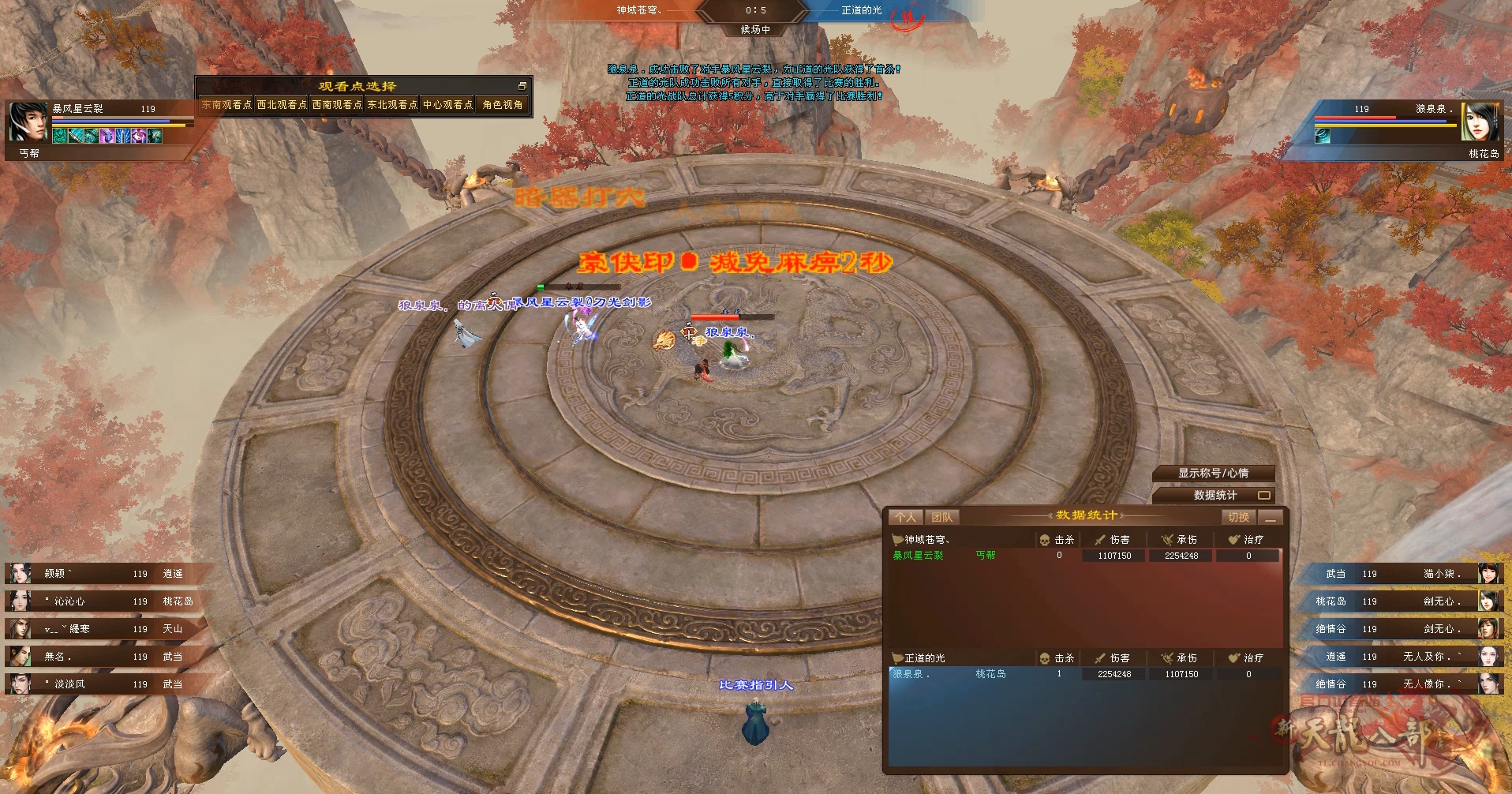
Task: Minimize the 数据统计 statistics window
Action: point(1270,517)
